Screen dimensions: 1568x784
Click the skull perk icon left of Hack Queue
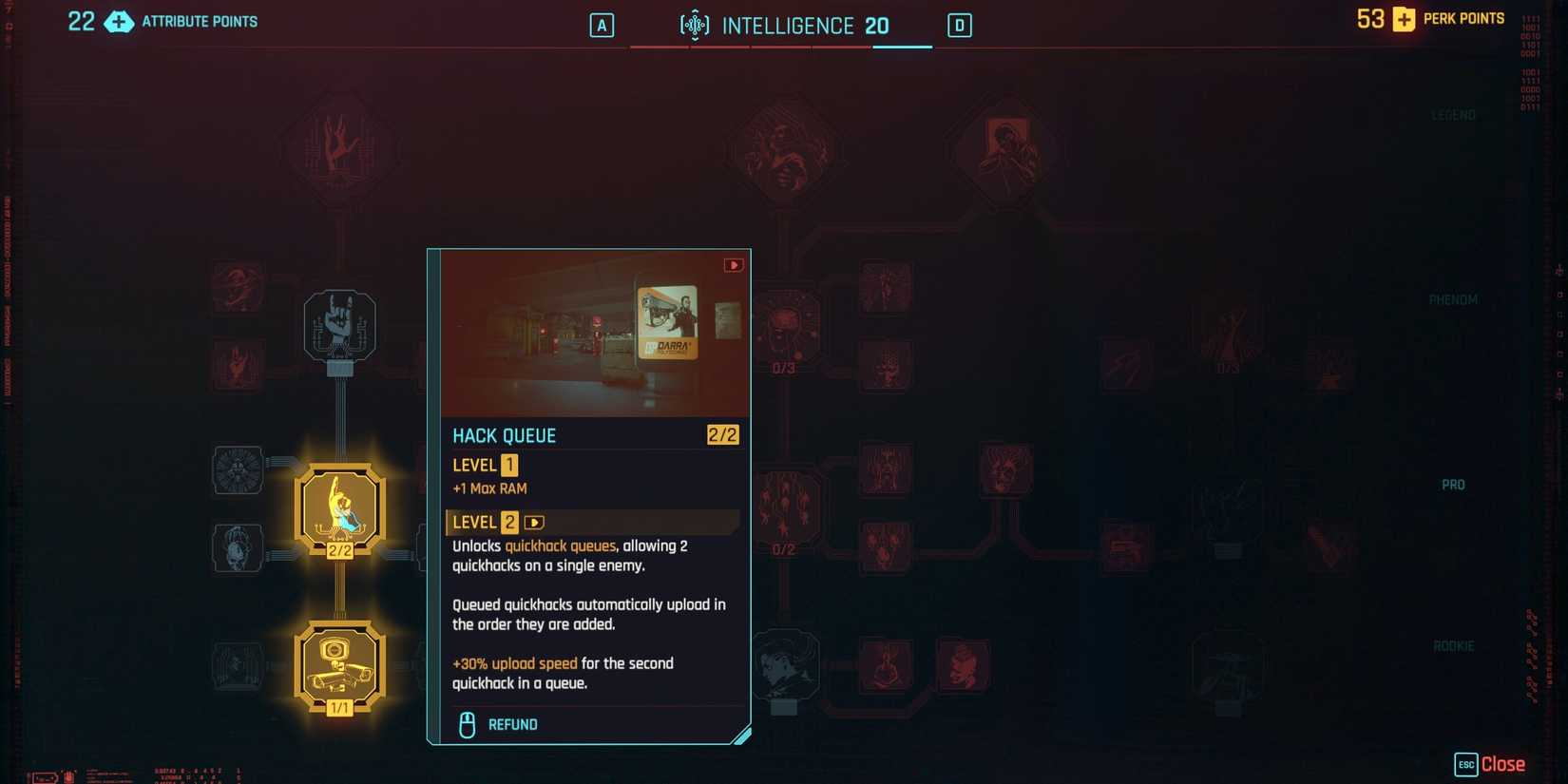click(x=237, y=548)
